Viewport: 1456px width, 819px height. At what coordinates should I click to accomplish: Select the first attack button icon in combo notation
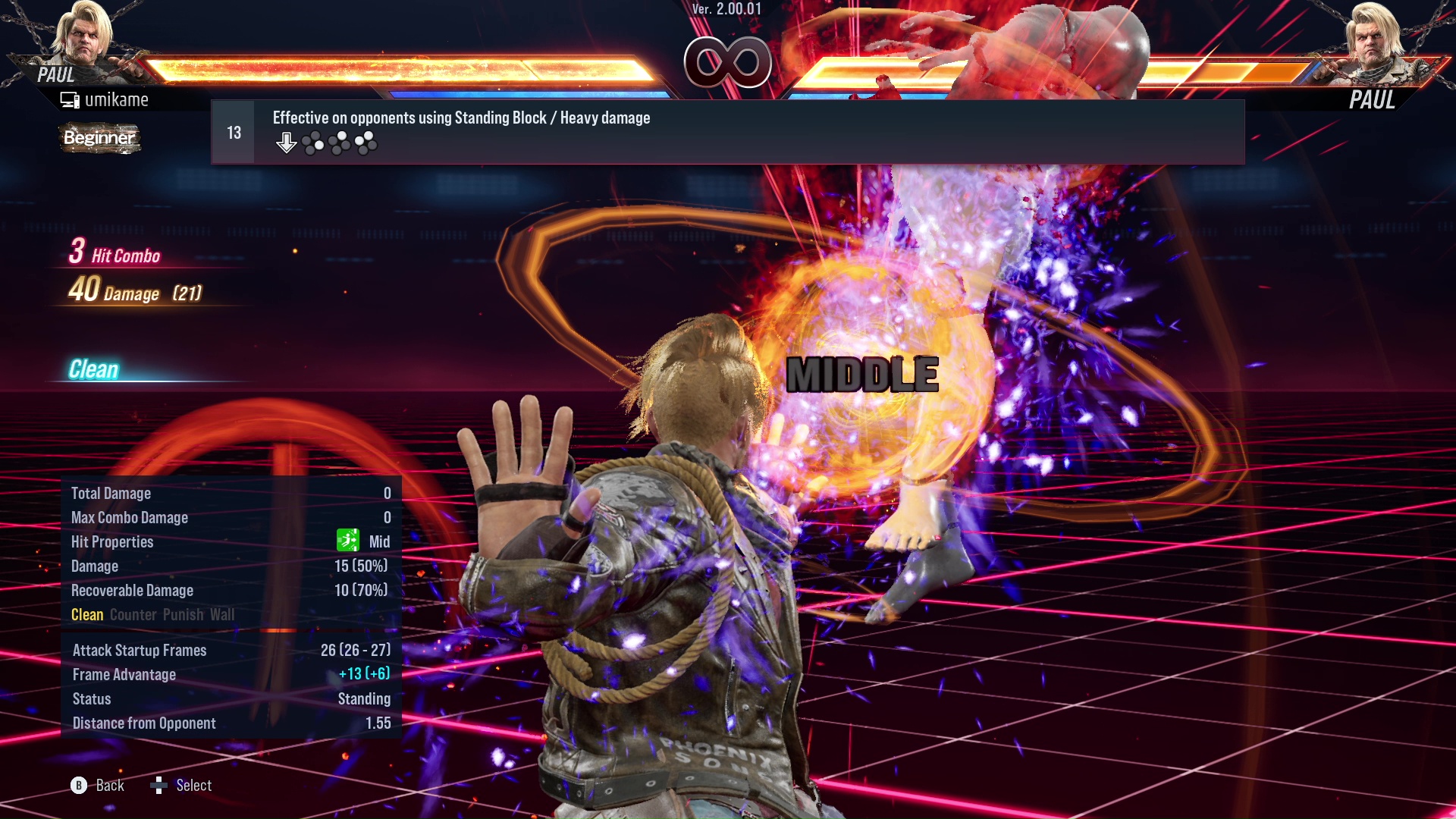312,141
